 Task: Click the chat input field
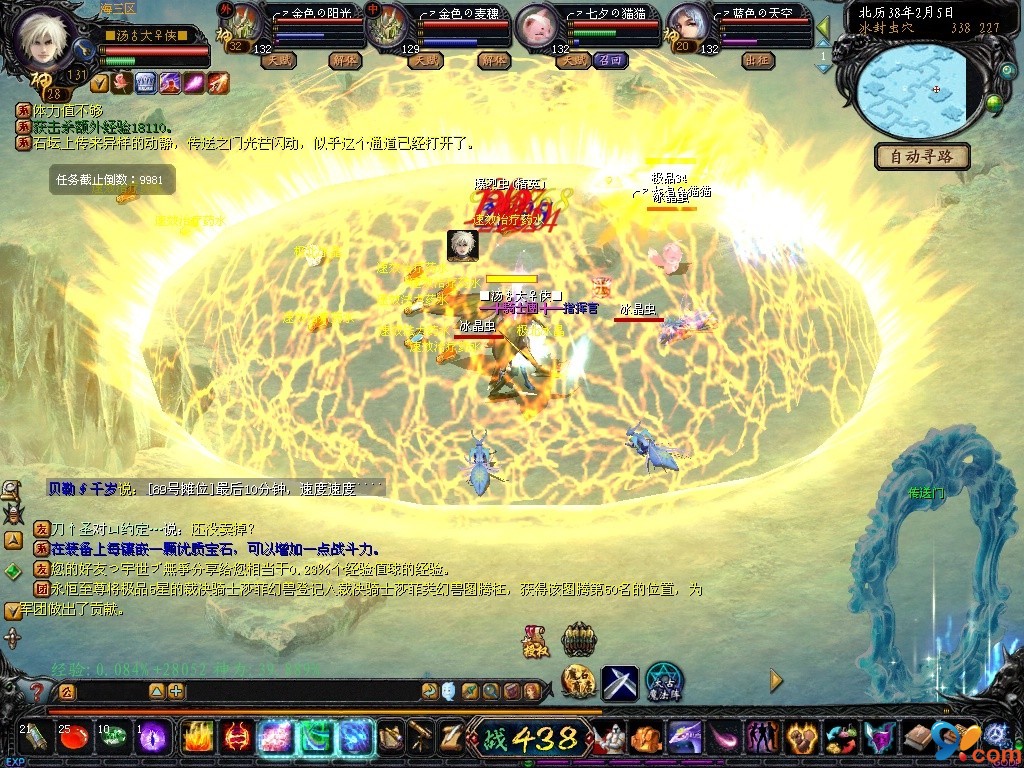tap(110, 691)
